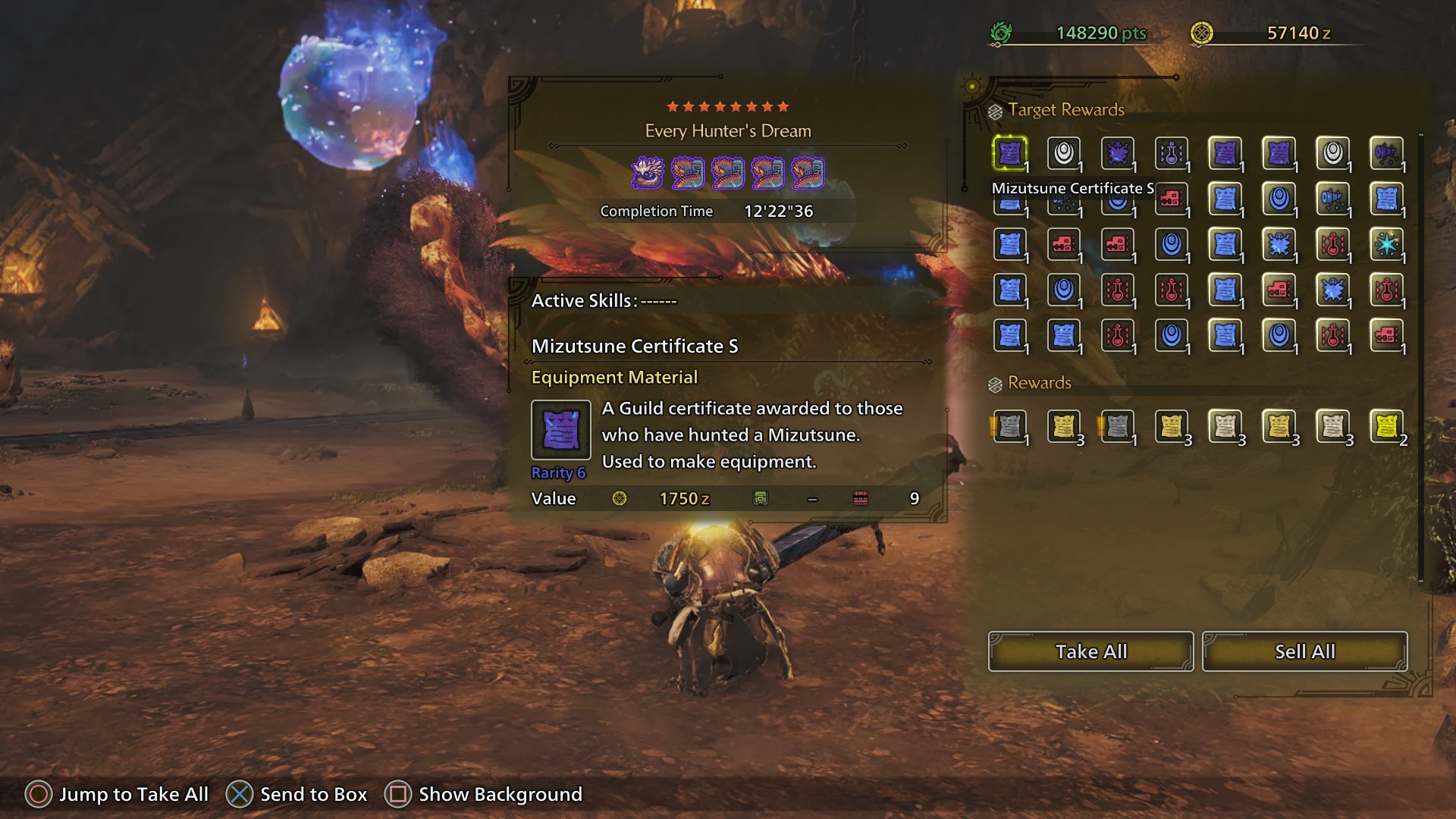Choose the purple flask reward slot
1456x819 pixels.
1171,154
